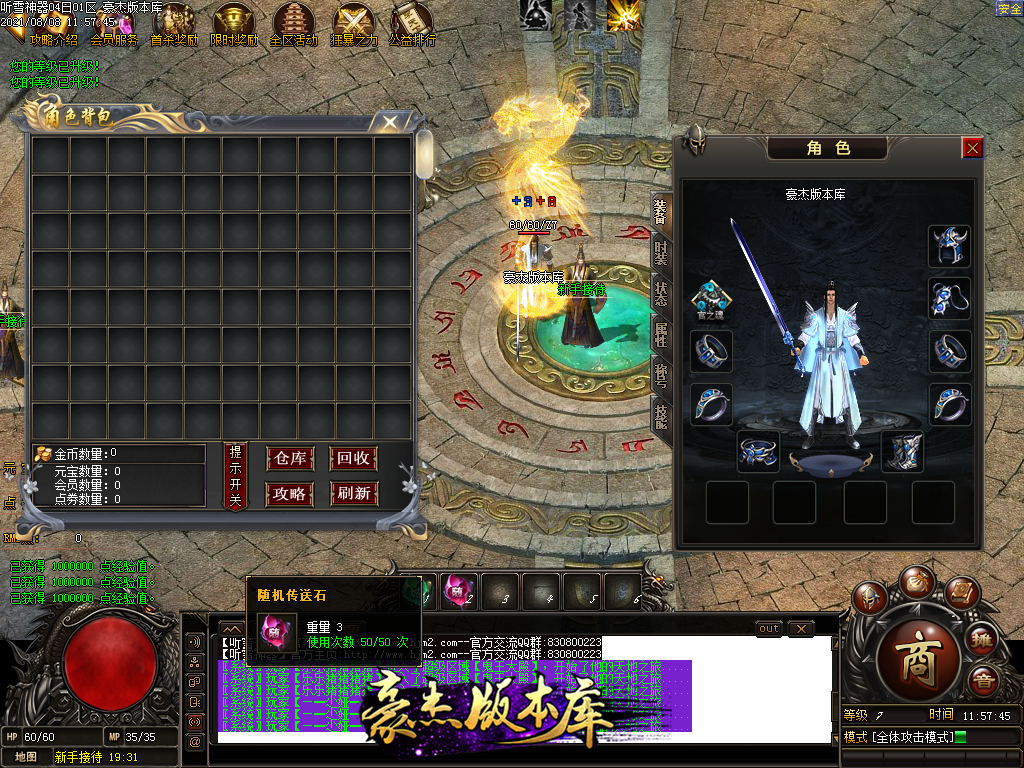Open the 仓库 warehouse button
The image size is (1024, 768).
(x=290, y=459)
